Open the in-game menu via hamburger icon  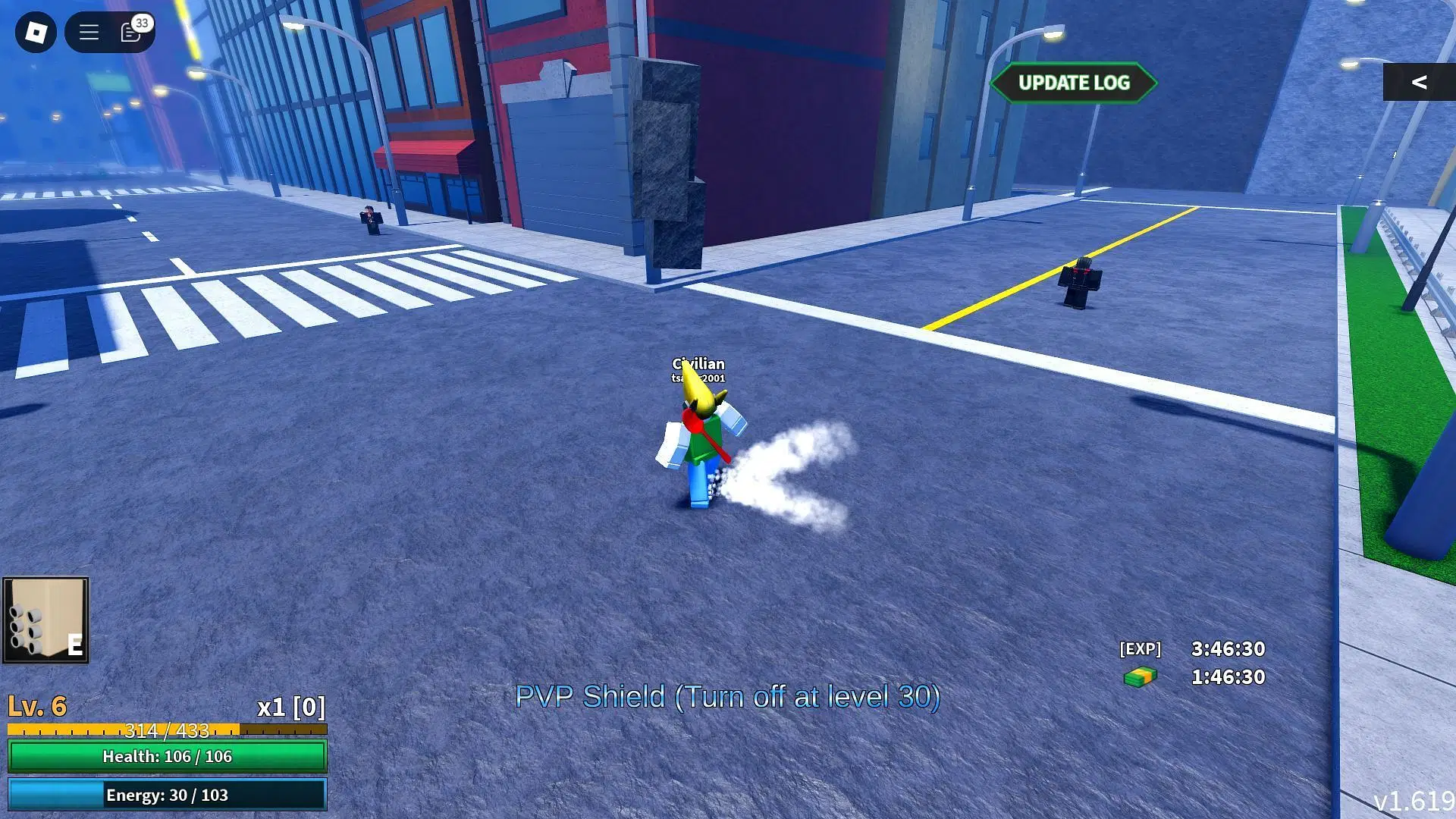[x=88, y=32]
